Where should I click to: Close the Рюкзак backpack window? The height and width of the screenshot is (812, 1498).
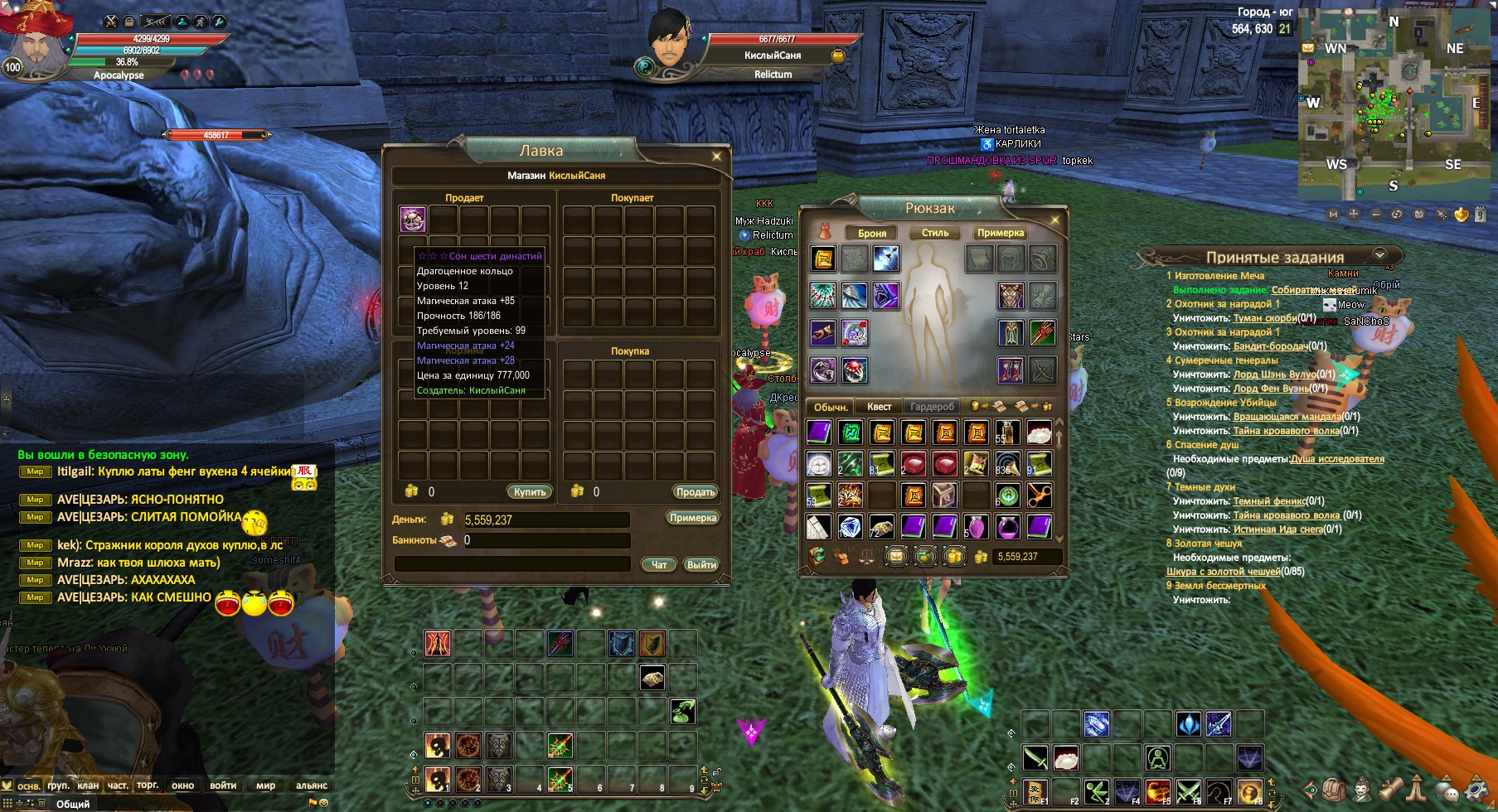(1054, 220)
